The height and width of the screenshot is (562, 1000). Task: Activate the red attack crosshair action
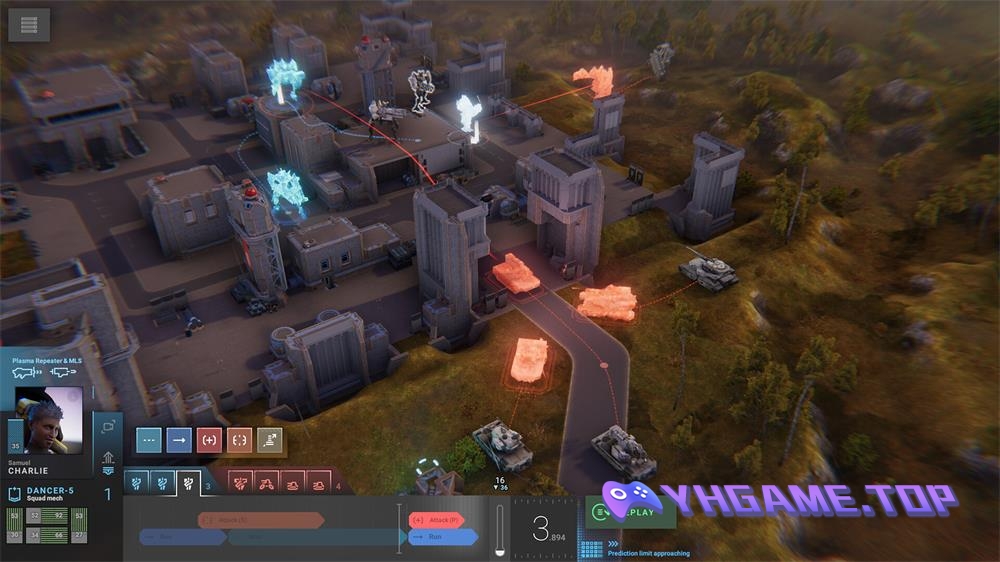(210, 439)
